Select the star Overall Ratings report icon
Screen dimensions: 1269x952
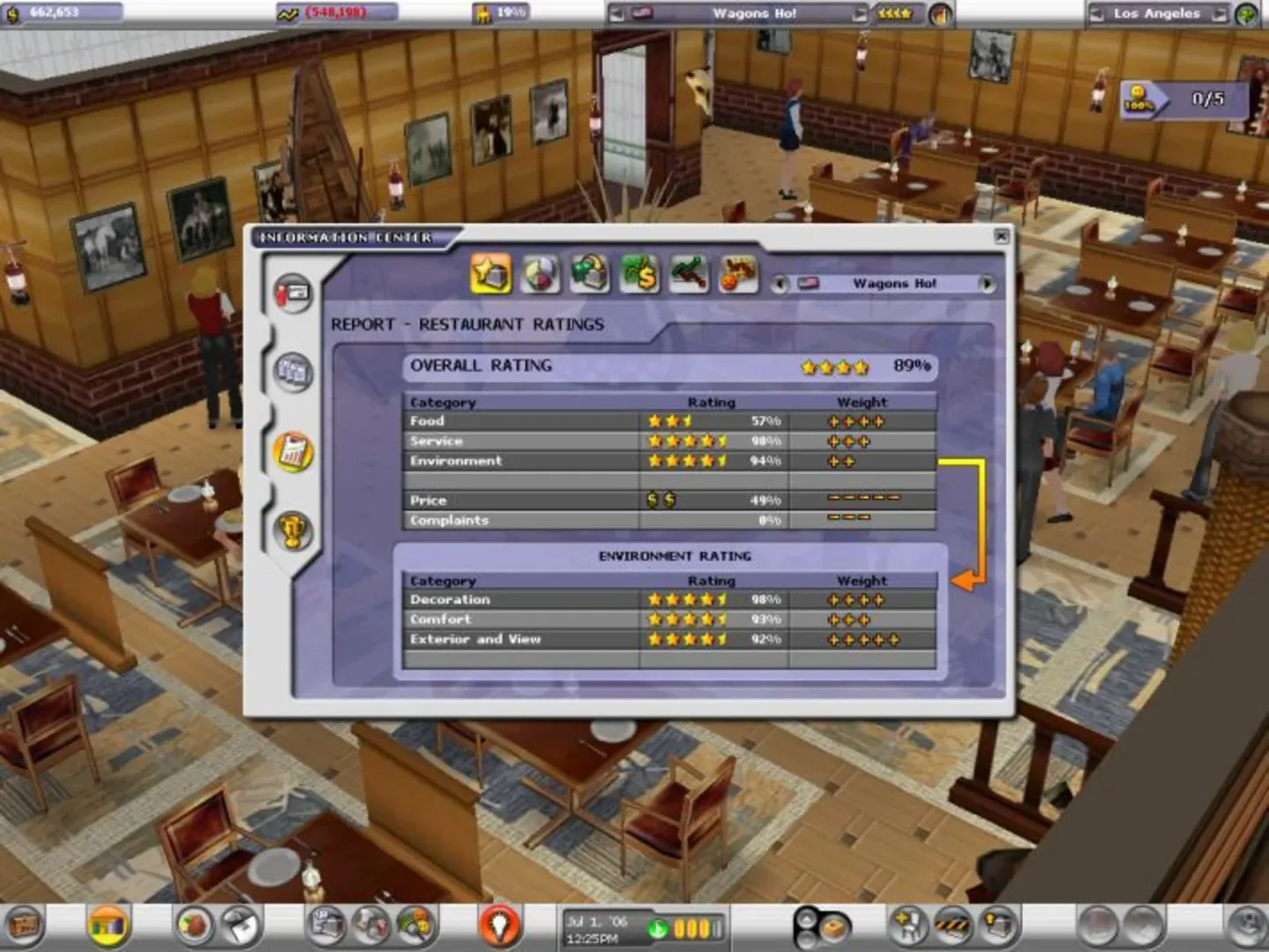491,273
